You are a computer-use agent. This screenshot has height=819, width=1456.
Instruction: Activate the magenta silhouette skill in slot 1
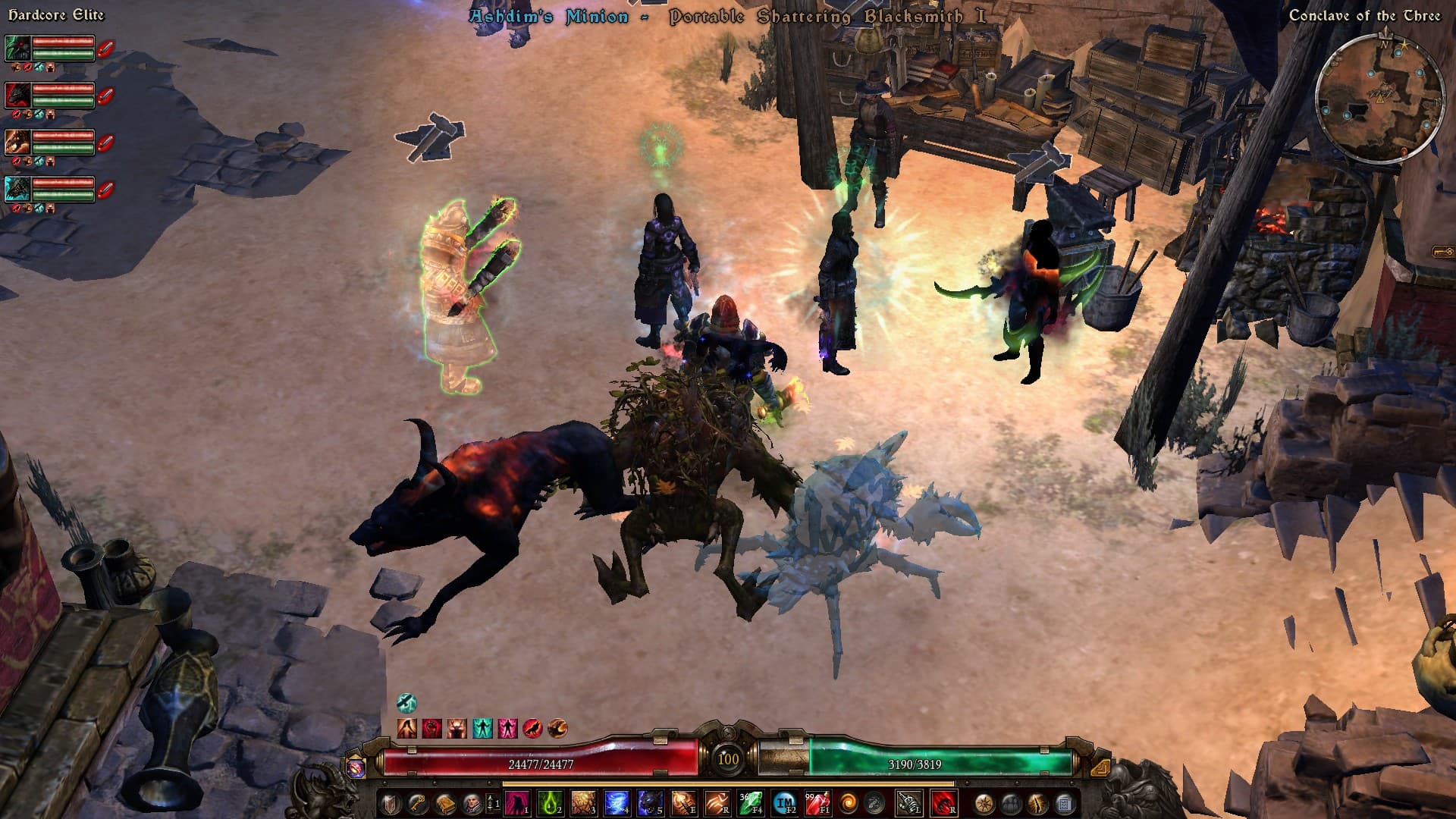[x=517, y=803]
